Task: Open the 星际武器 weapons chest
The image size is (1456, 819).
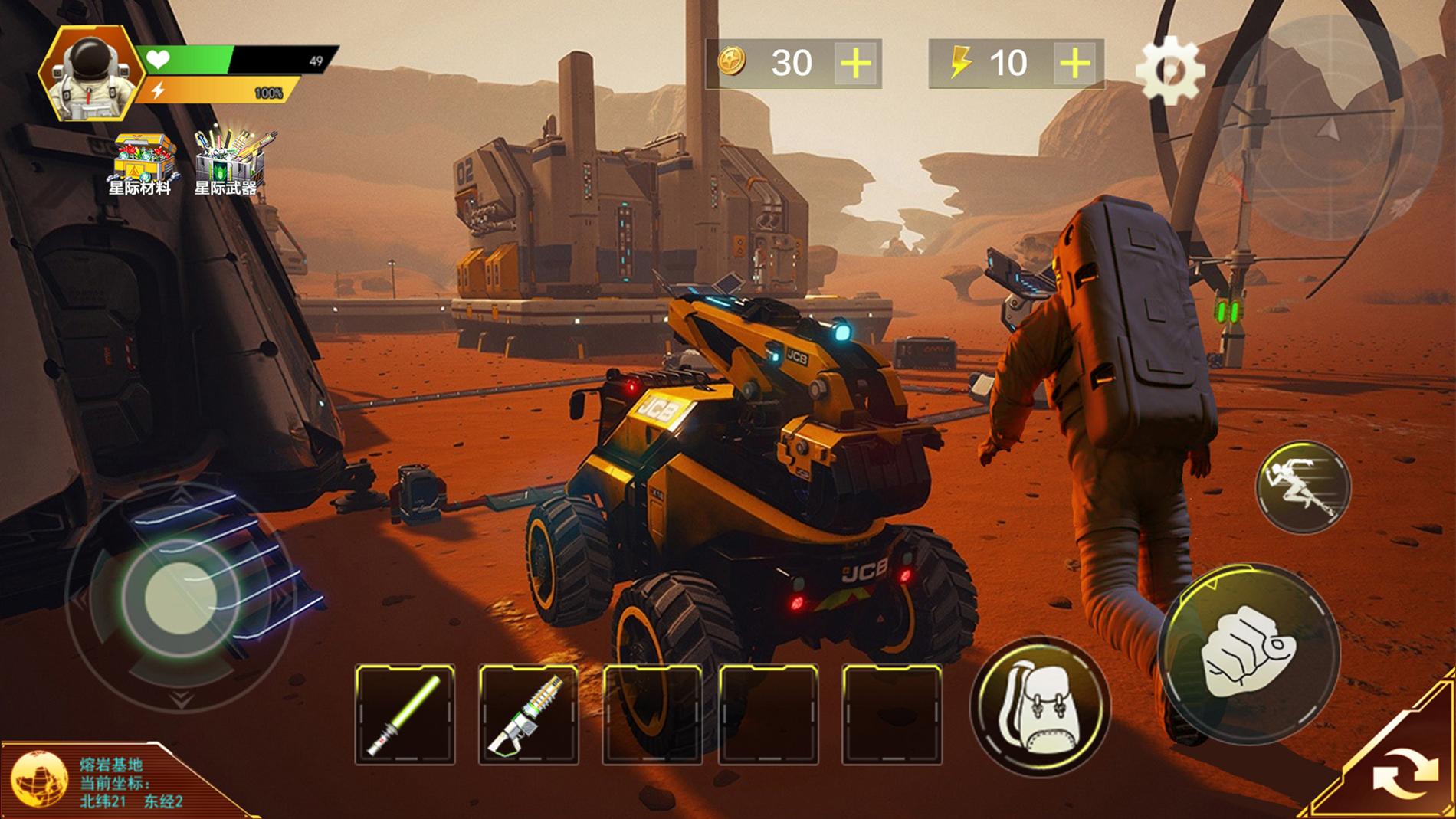Action: tap(226, 155)
